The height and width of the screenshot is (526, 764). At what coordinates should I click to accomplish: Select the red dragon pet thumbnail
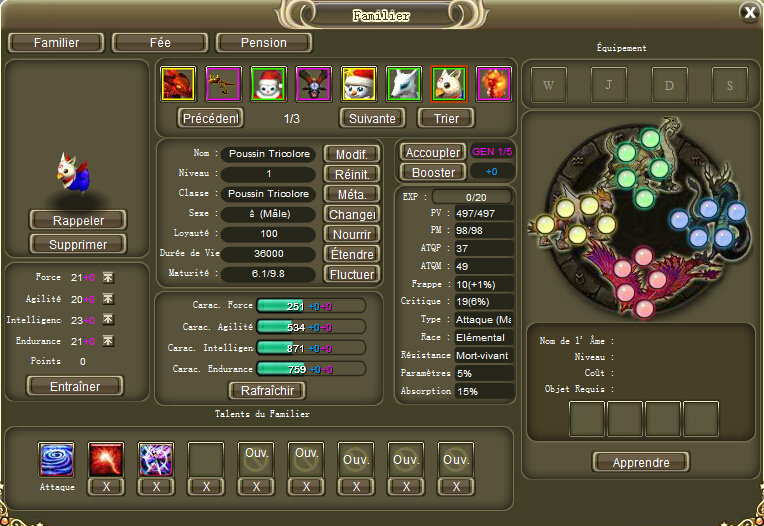coord(178,83)
